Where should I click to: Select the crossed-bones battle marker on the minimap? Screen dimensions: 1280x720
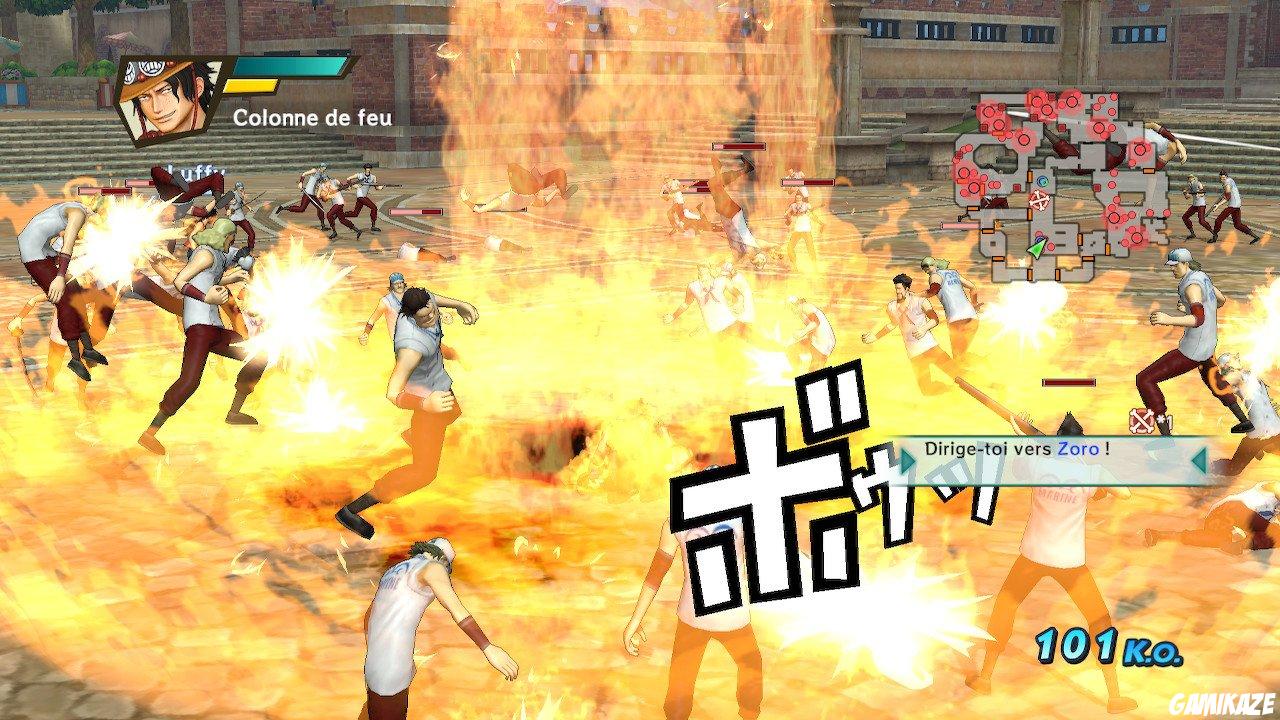(x=1039, y=201)
